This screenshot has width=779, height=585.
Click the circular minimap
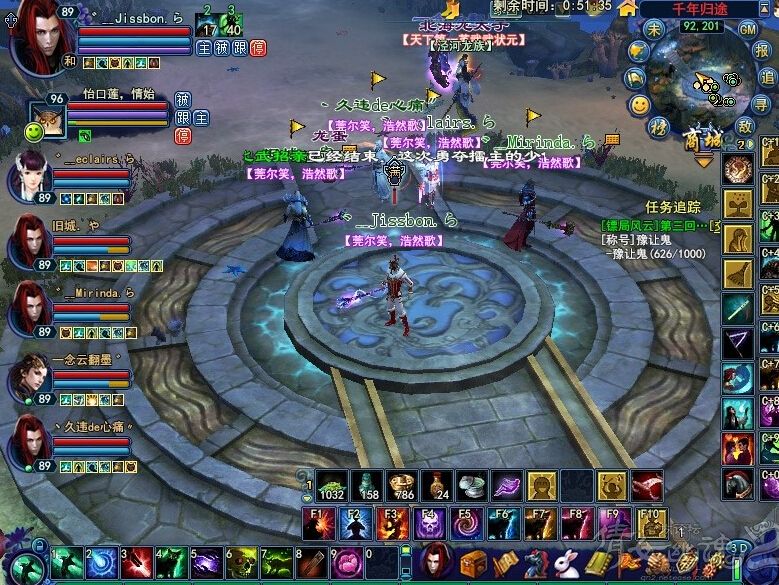pos(699,80)
